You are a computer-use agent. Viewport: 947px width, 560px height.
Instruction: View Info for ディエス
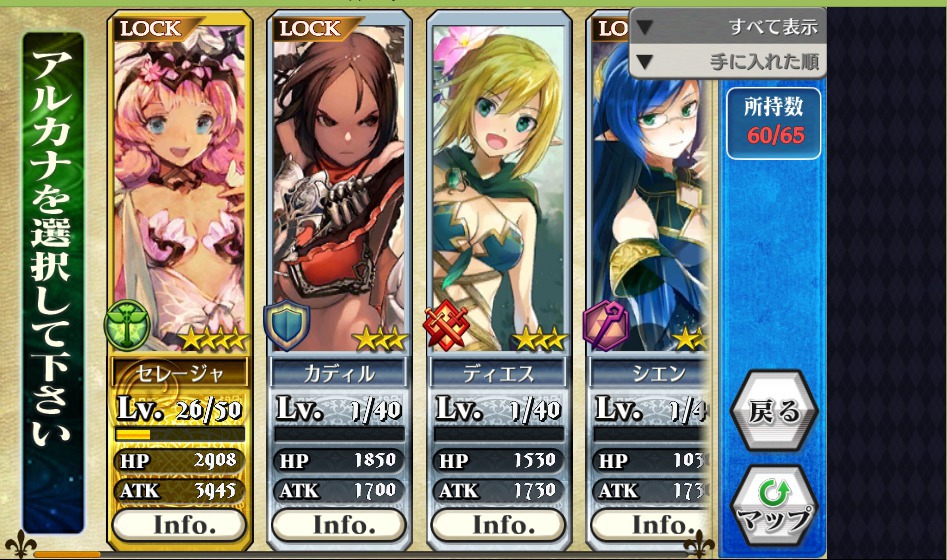point(499,524)
